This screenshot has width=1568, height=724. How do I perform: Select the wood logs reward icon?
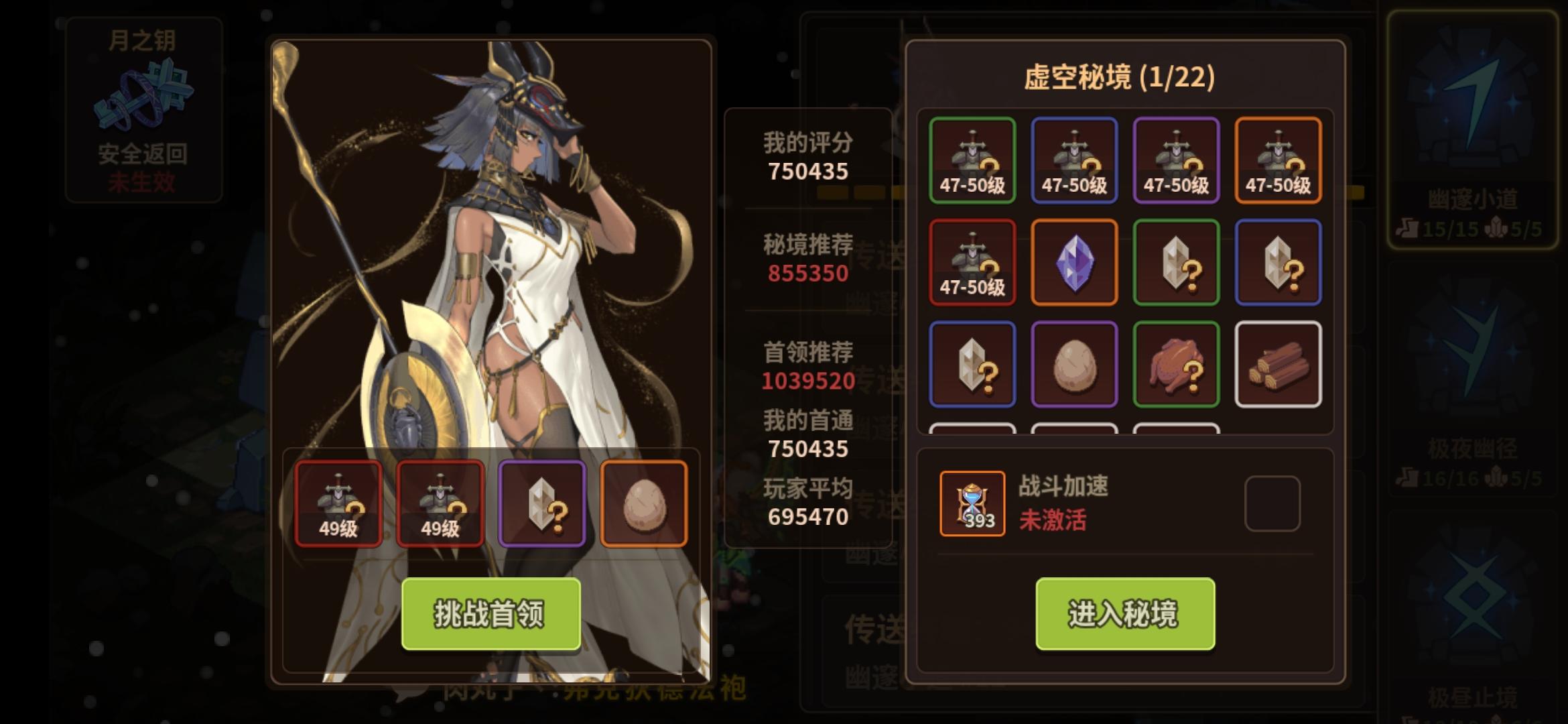(x=1279, y=364)
